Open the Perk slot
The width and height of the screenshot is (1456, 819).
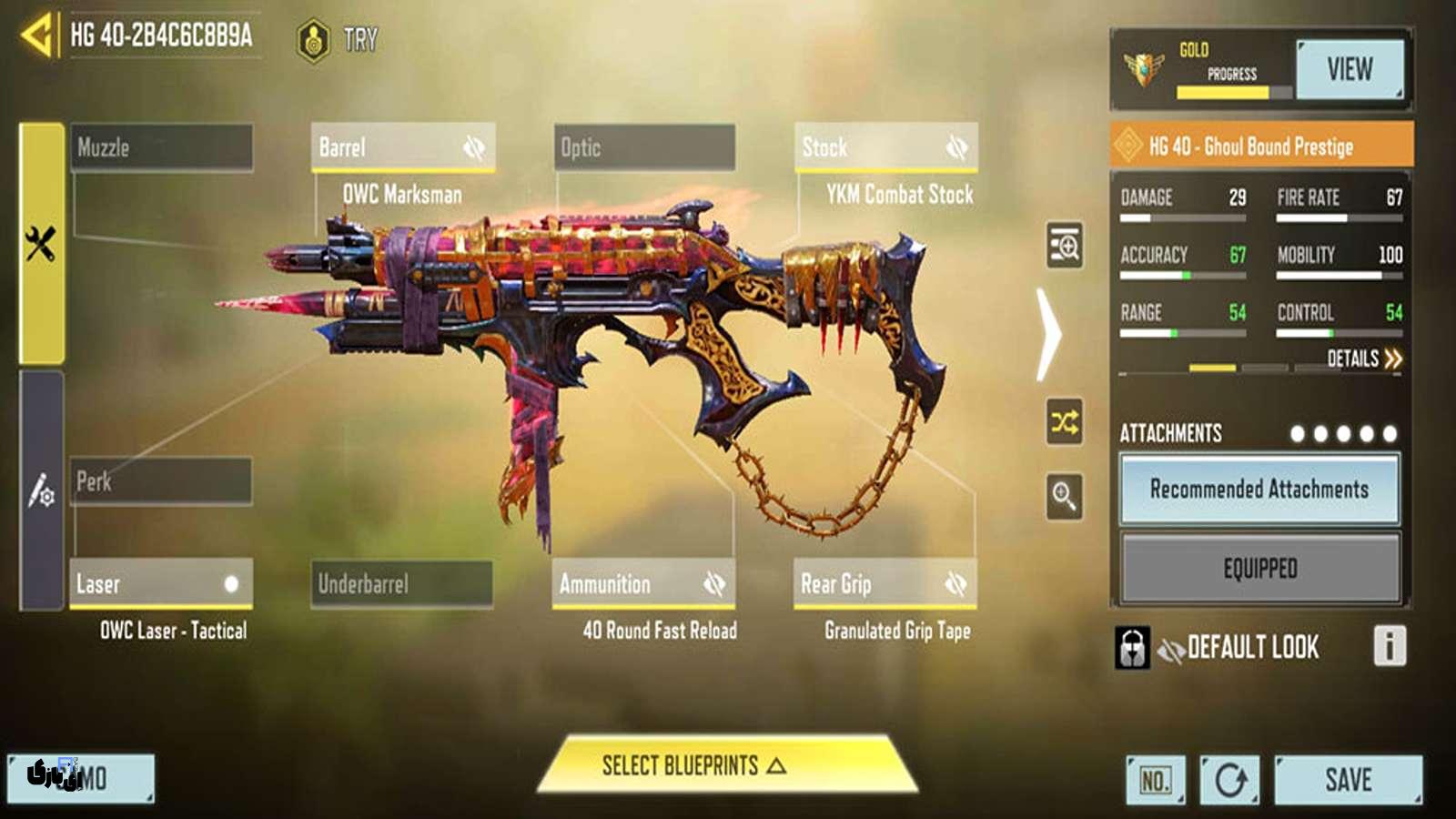pyautogui.click(x=161, y=481)
